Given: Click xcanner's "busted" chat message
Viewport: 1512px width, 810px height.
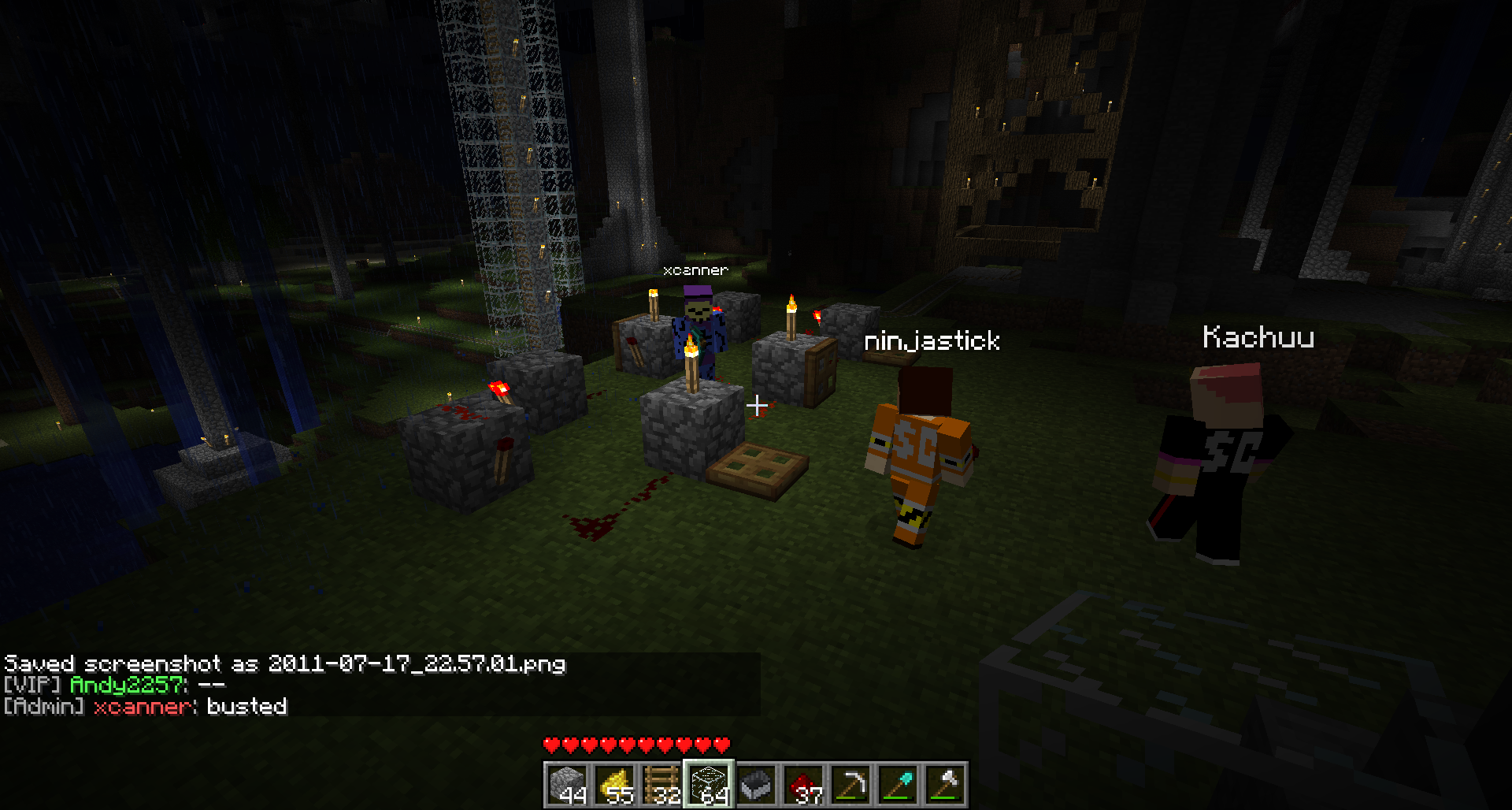Looking at the screenshot, I should 246,706.
